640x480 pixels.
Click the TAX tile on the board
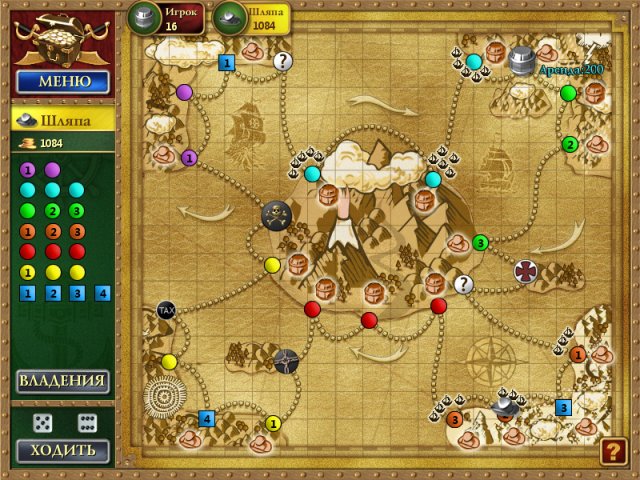(166, 311)
